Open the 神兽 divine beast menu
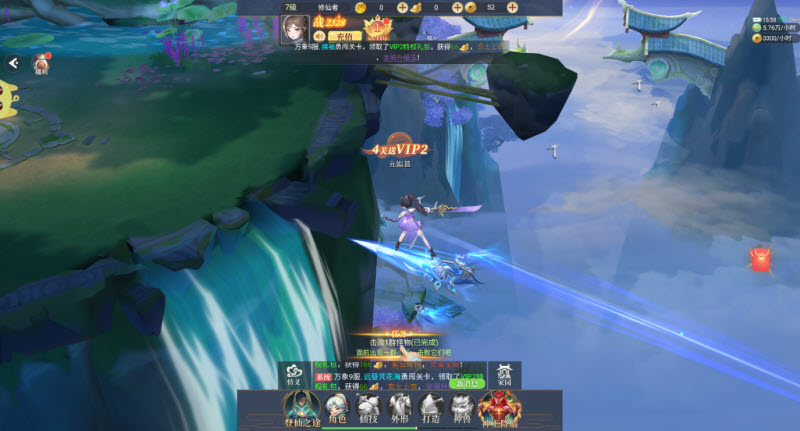Screen dimensions: 800x431 tap(461, 408)
